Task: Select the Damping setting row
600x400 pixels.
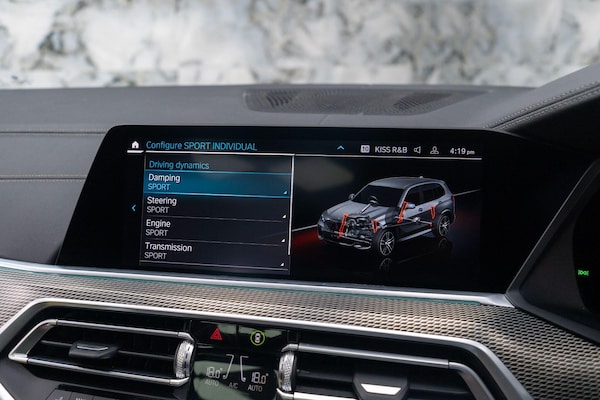Action: point(216,182)
